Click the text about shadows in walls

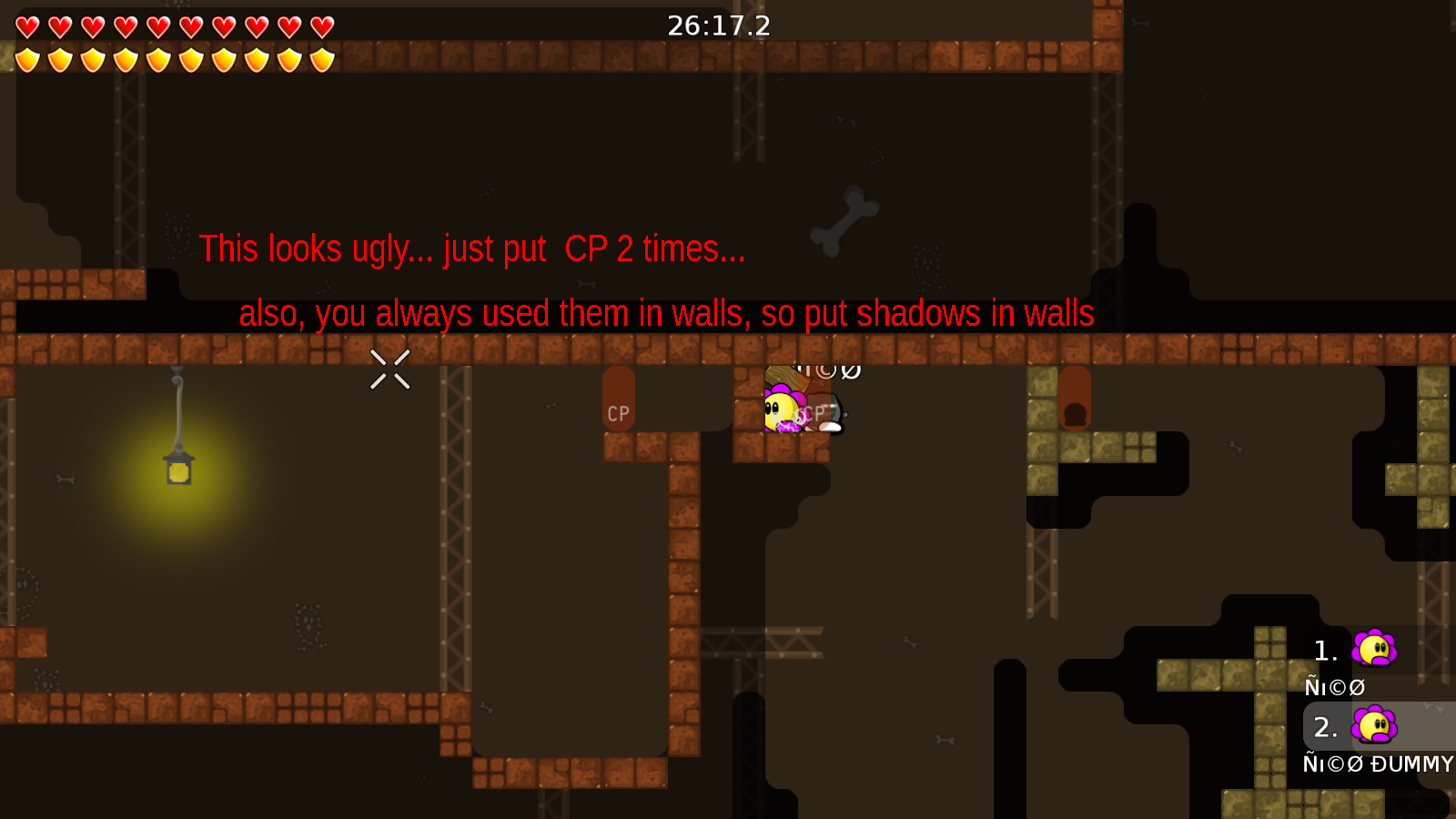(x=666, y=313)
